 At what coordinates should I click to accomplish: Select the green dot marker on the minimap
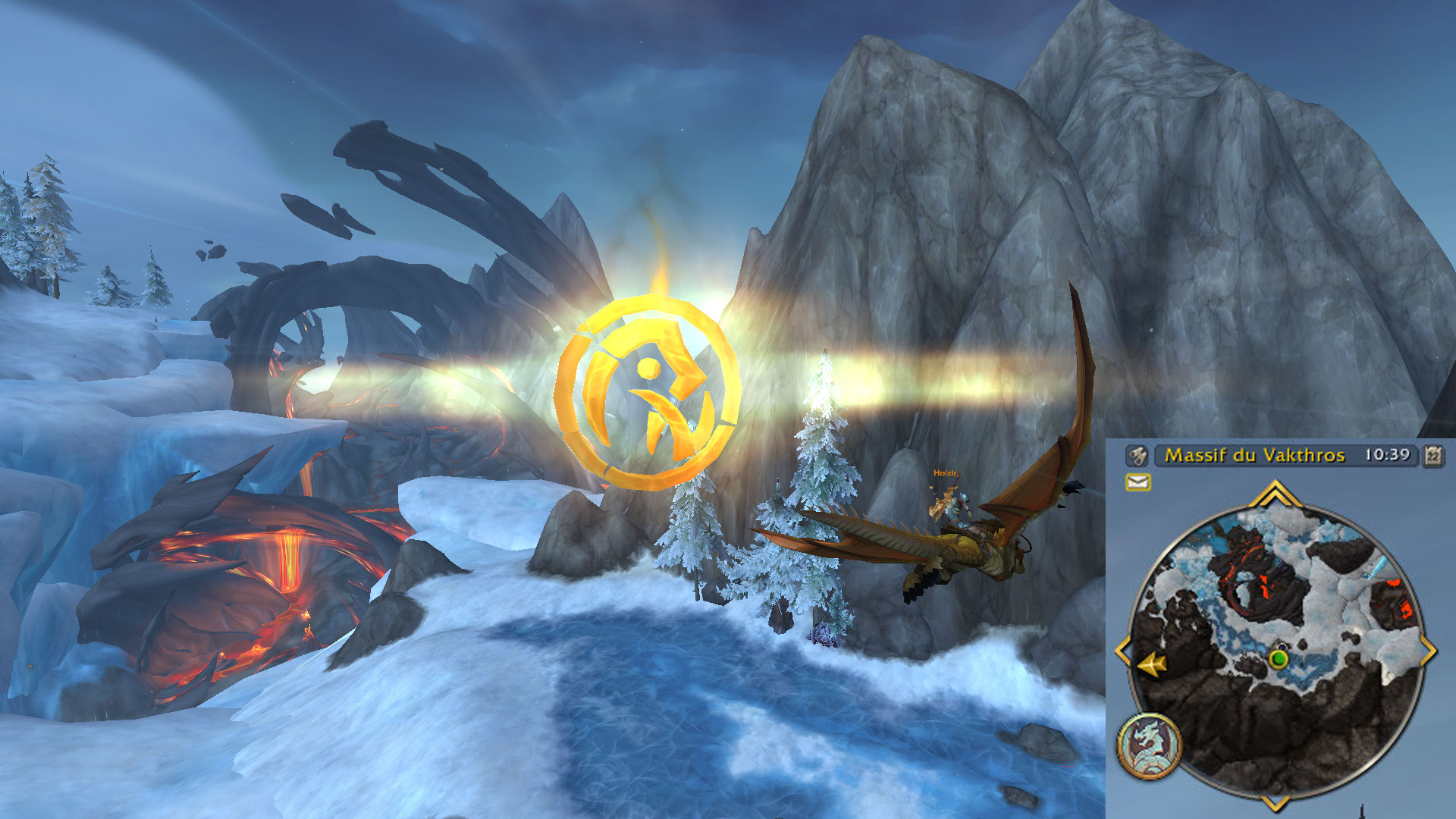pos(1279,658)
